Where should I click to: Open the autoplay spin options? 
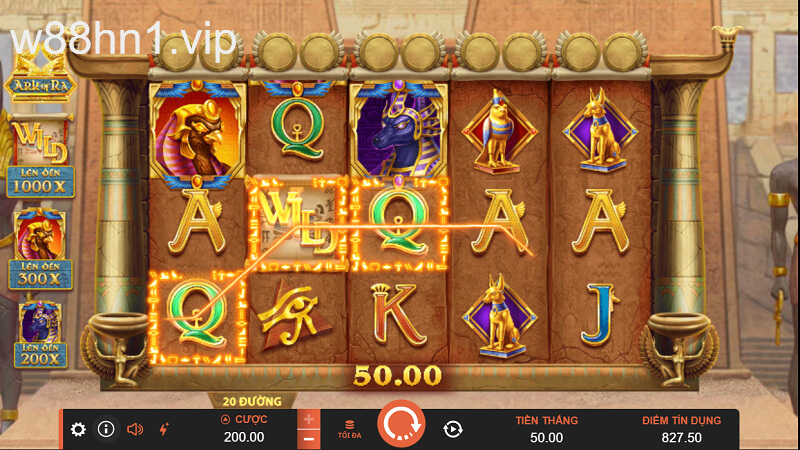[452, 429]
